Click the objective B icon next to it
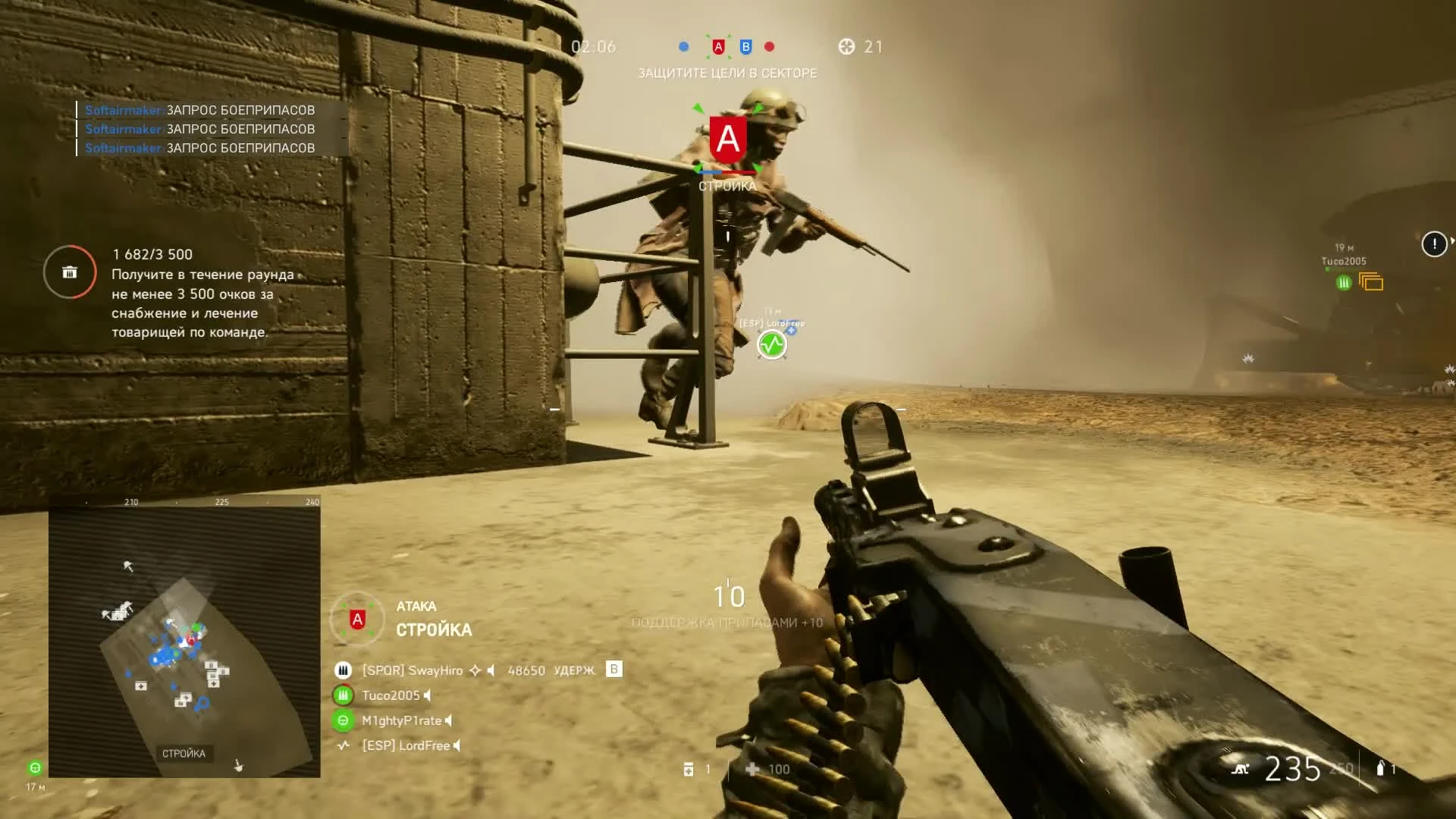 (745, 47)
